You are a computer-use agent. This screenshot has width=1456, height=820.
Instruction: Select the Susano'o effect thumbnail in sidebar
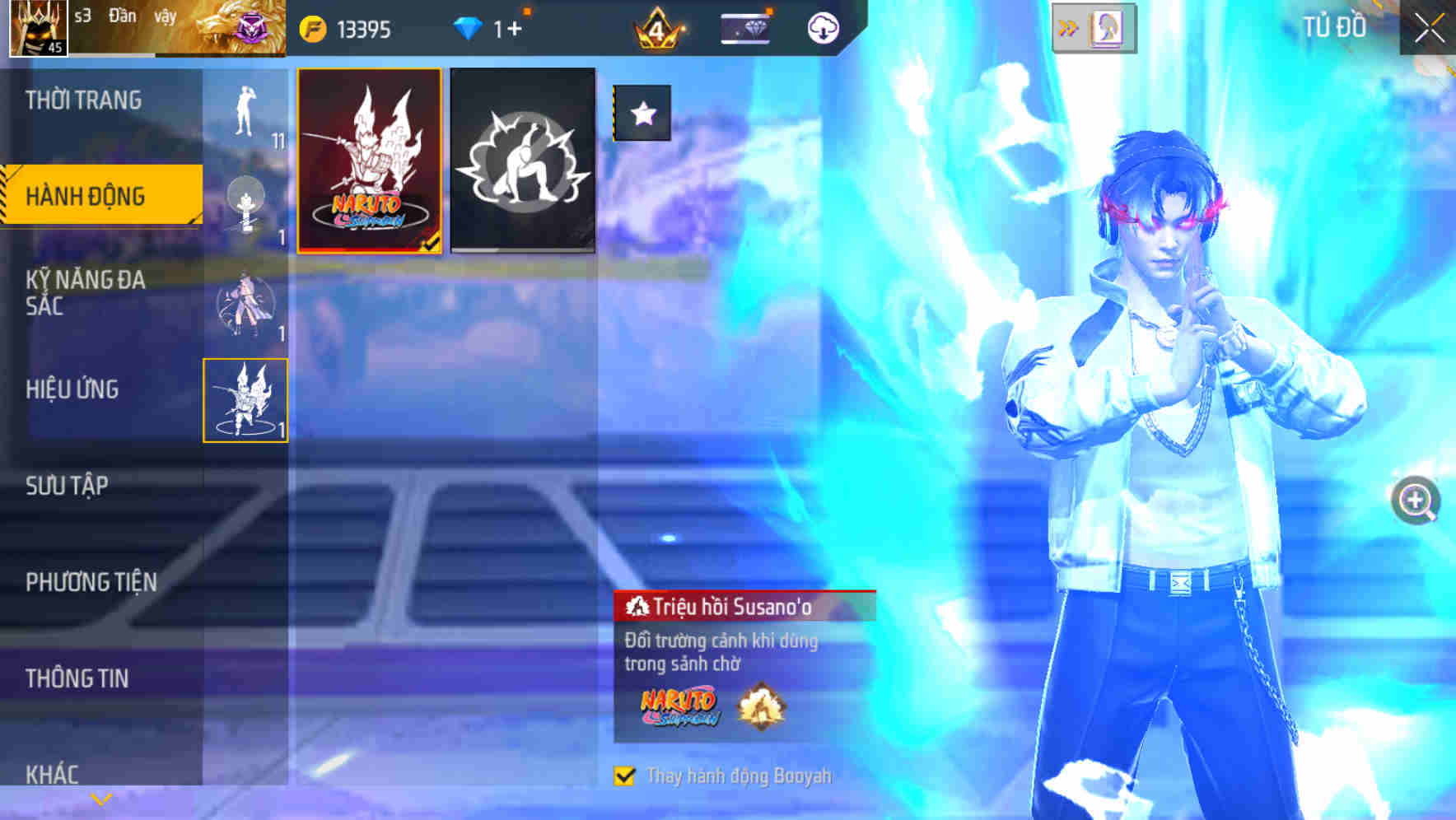[245, 401]
